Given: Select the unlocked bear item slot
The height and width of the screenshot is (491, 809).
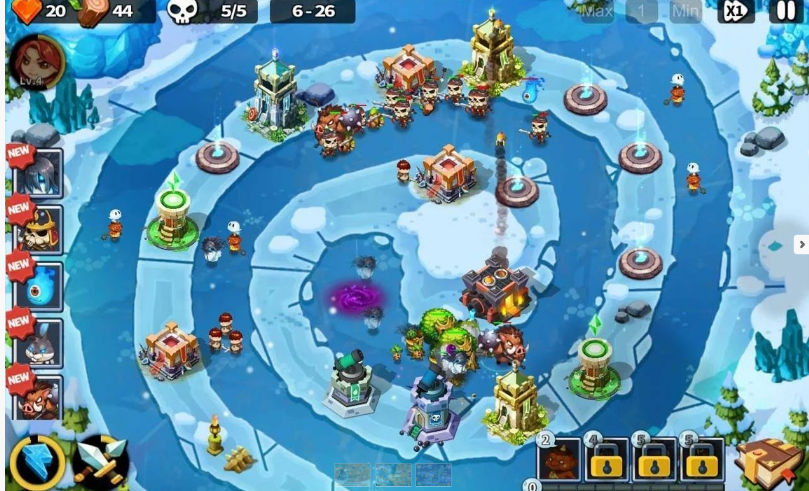Looking at the screenshot, I should tap(561, 461).
